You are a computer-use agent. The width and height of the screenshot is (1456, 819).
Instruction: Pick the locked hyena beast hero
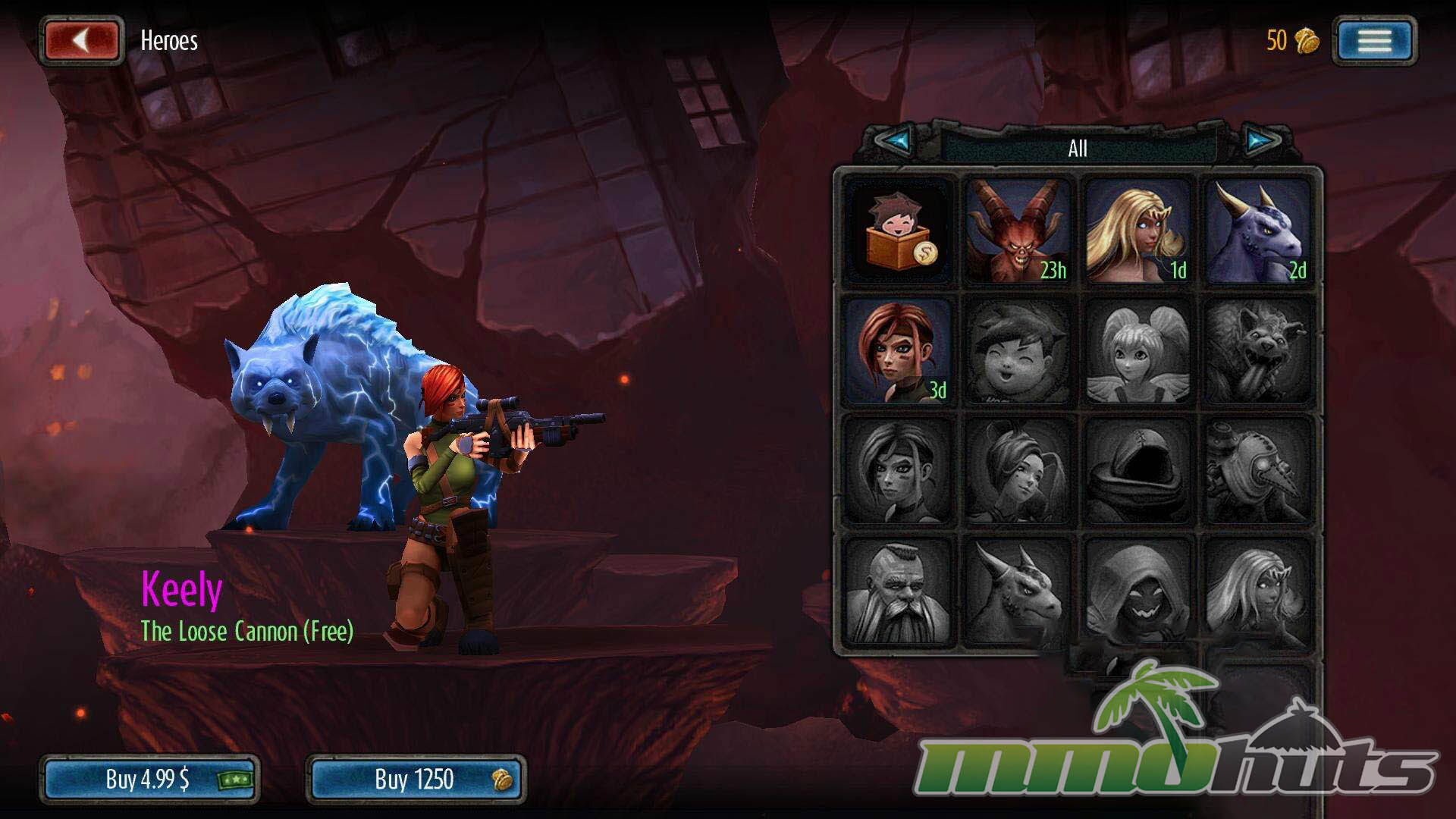pyautogui.click(x=1257, y=351)
